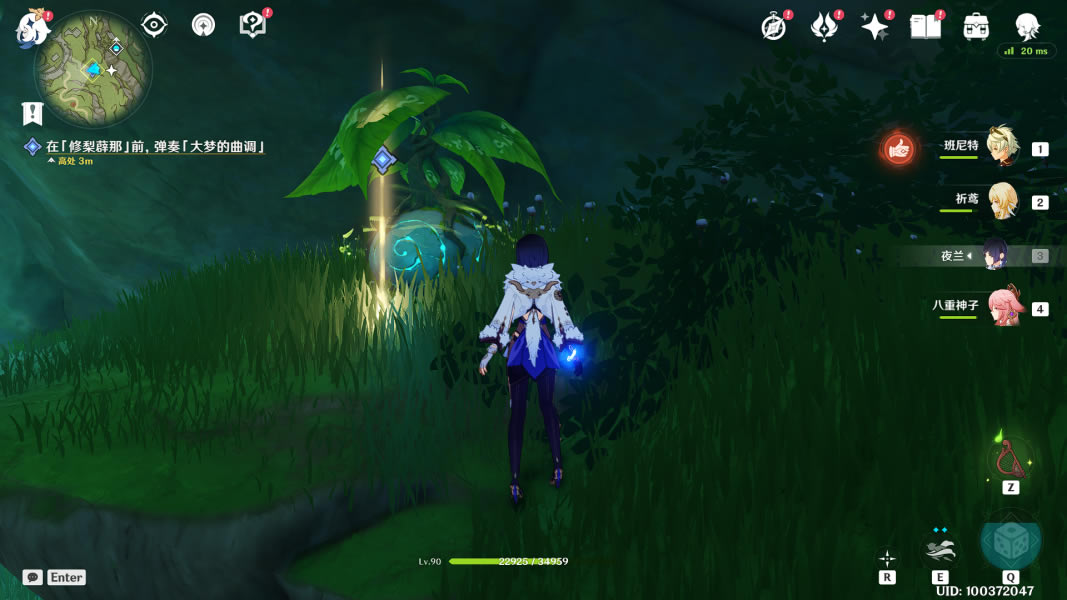Click the circular icon right of the eye
The height and width of the screenshot is (600, 1067).
(x=203, y=25)
